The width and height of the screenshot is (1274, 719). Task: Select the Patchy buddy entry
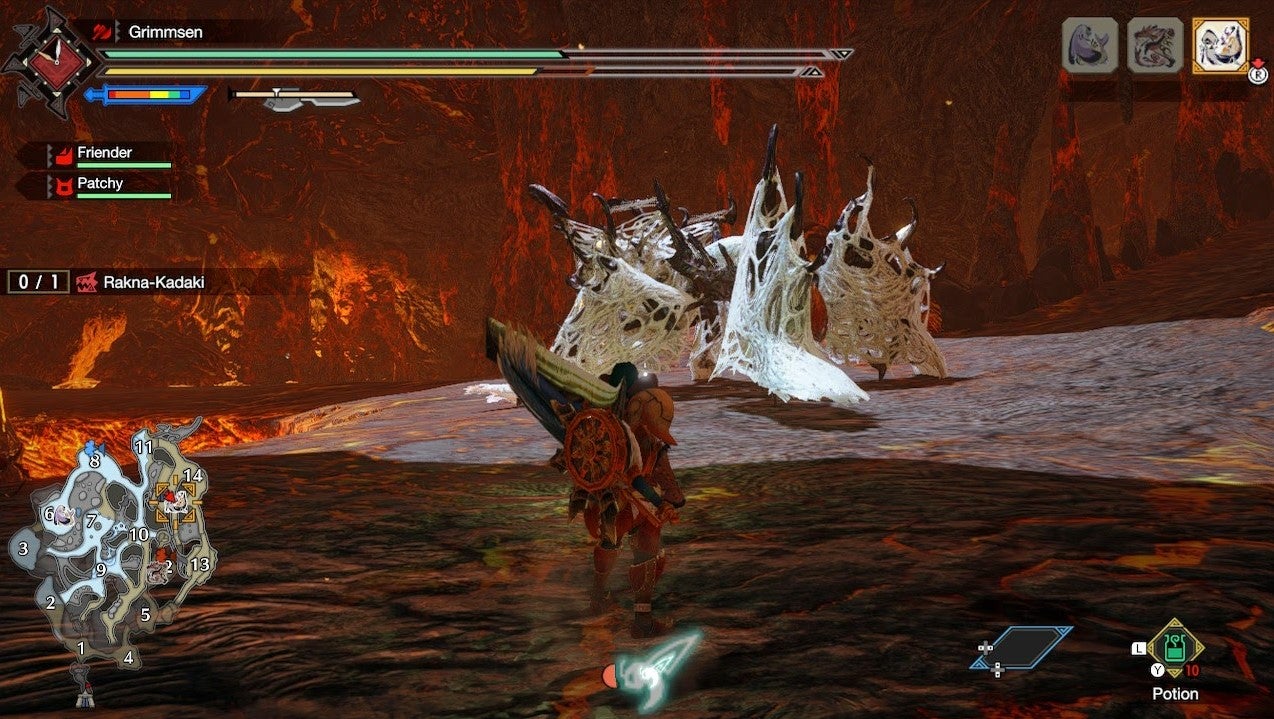(x=100, y=184)
